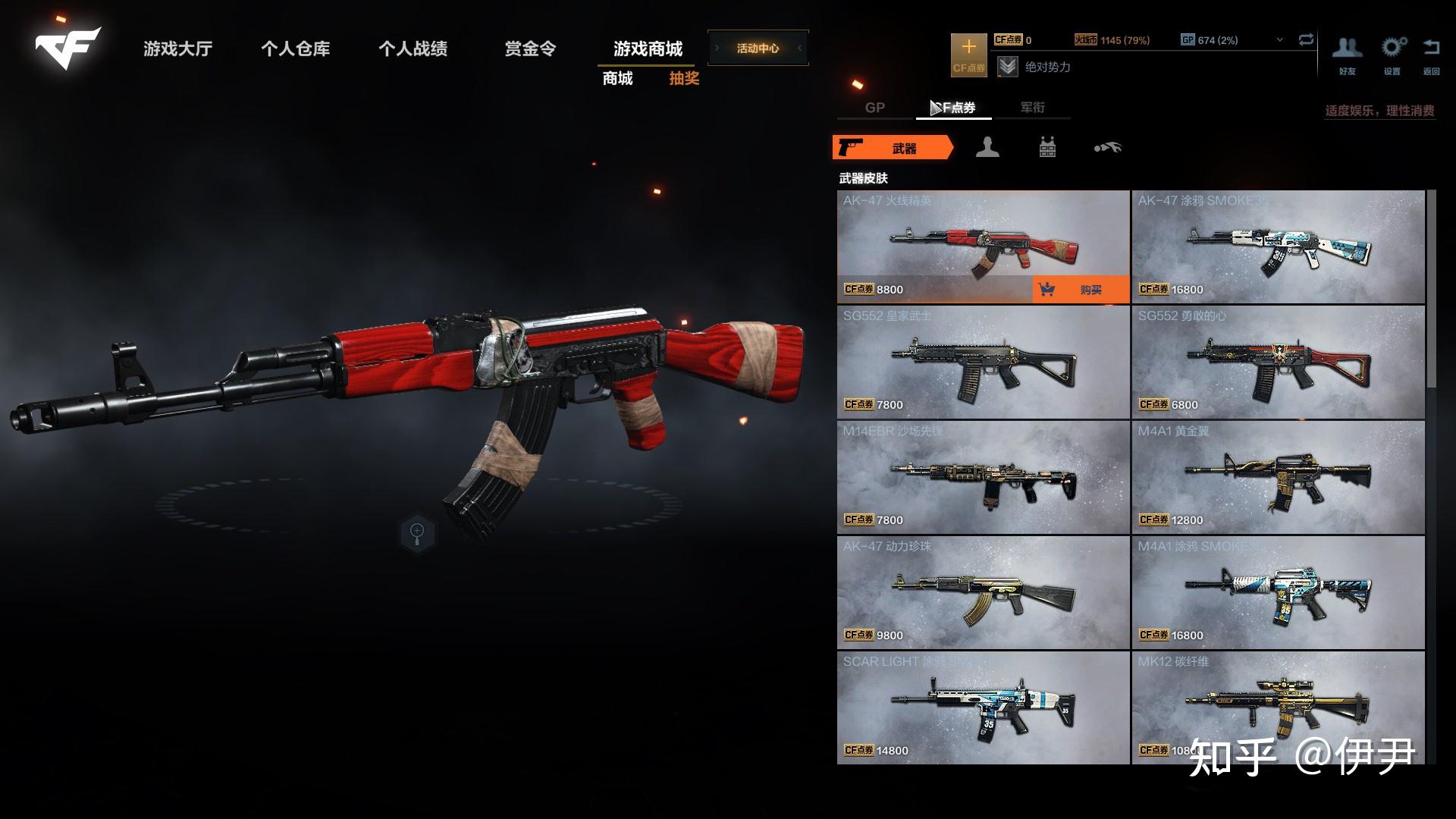Select the 军衔 rank tab
This screenshot has height=819, width=1456.
coord(1032,108)
